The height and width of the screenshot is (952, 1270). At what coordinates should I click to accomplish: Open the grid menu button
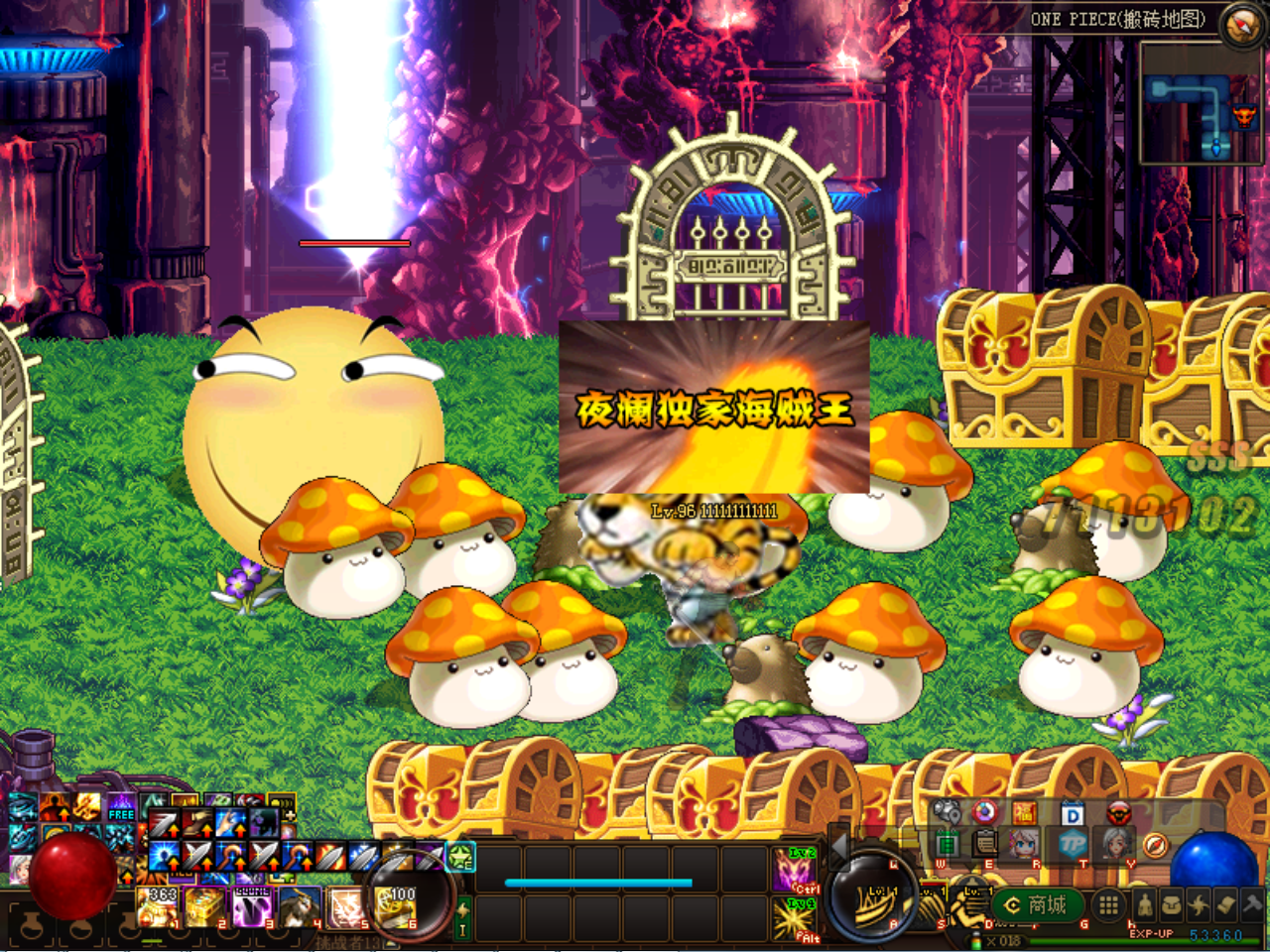[x=1109, y=904]
